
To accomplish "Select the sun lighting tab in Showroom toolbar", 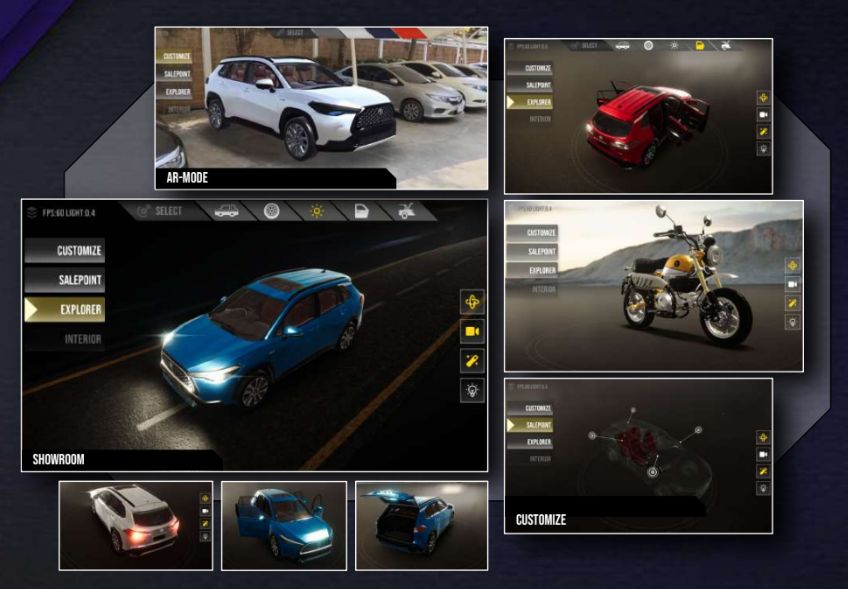I will coord(317,211).
